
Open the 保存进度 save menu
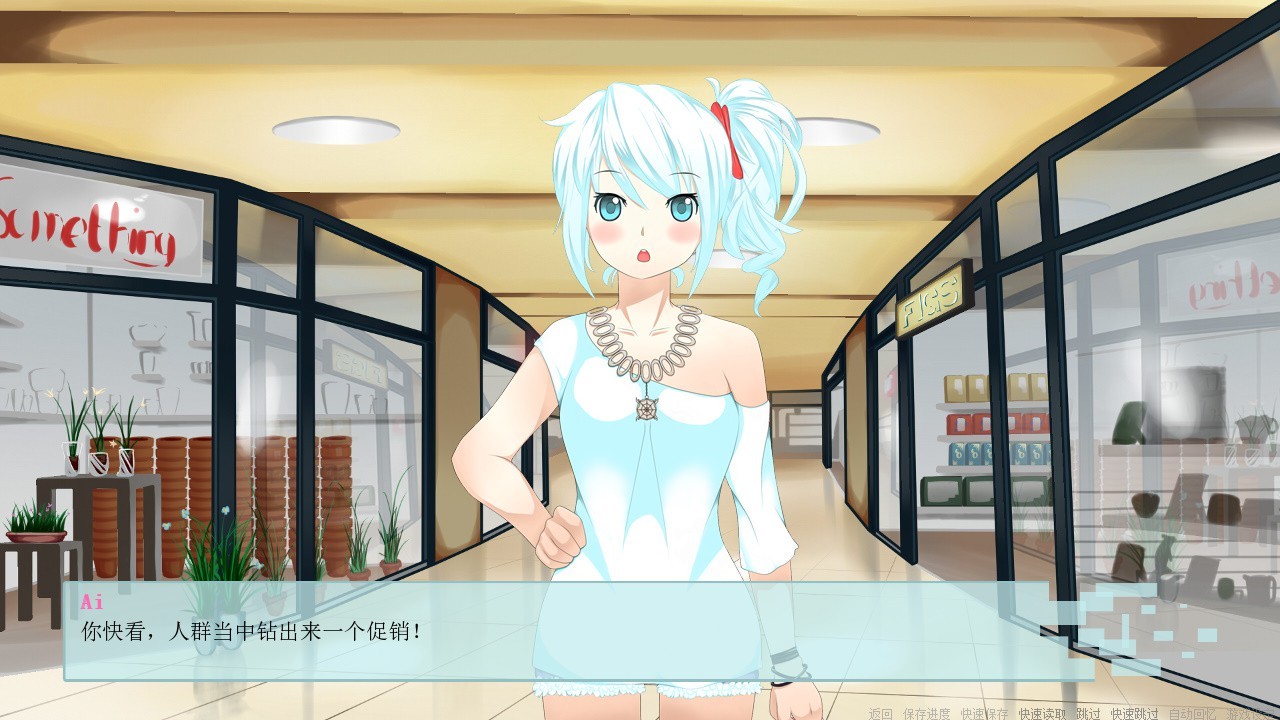click(926, 713)
